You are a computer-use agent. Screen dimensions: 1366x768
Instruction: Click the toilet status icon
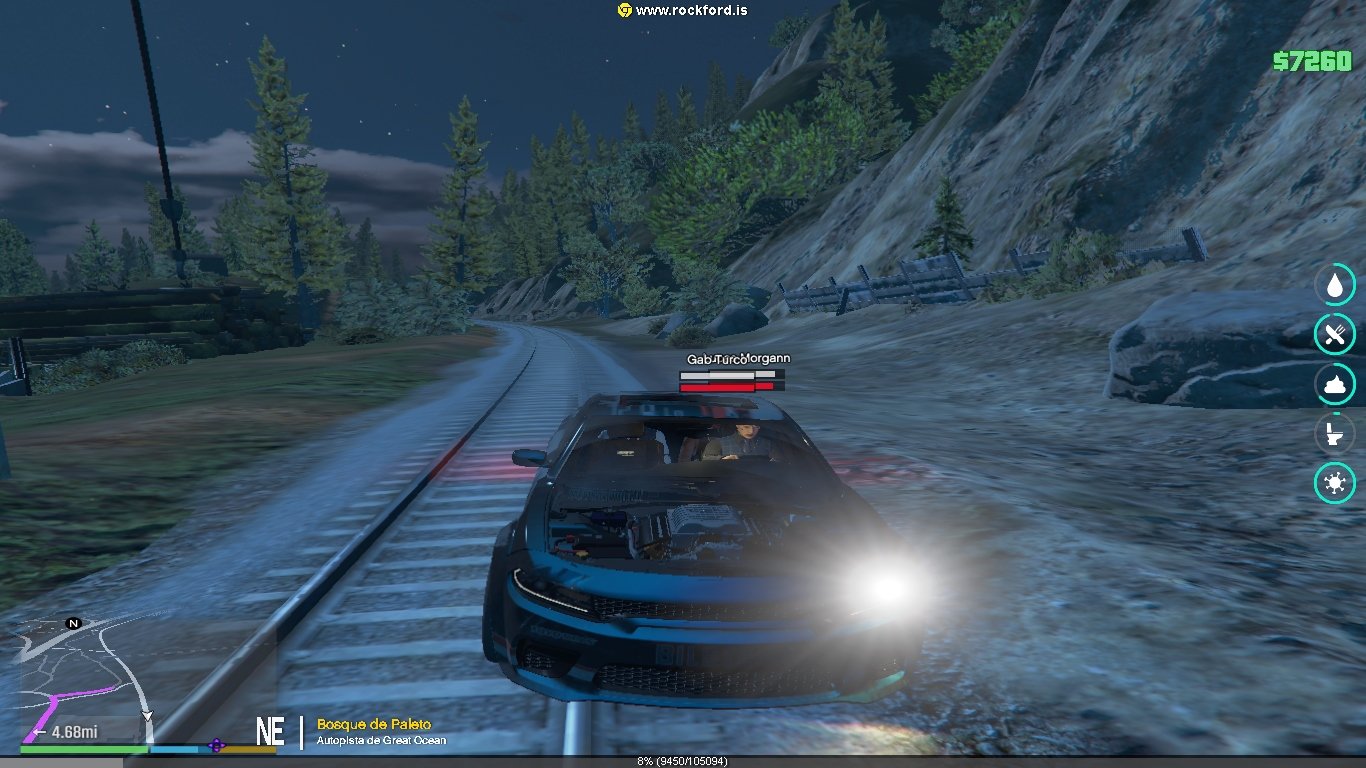(1334, 434)
